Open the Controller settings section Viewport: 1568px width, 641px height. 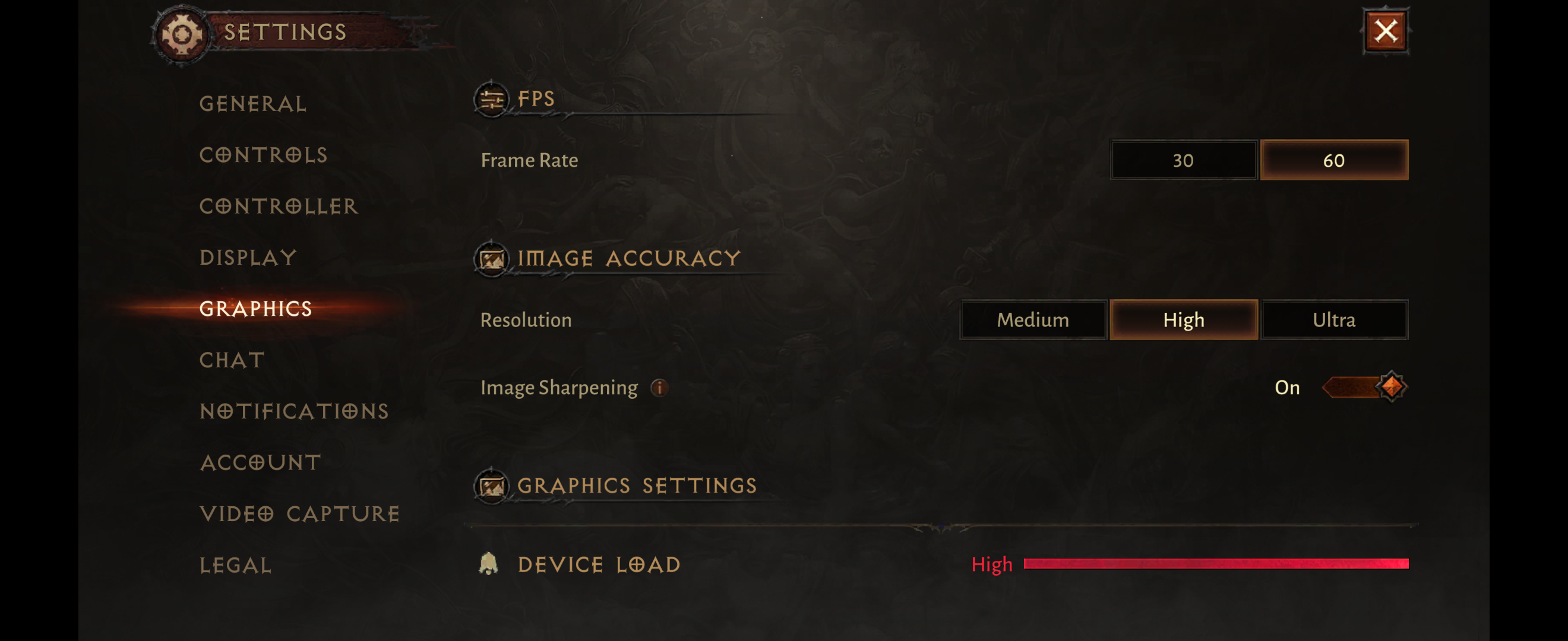pos(279,207)
